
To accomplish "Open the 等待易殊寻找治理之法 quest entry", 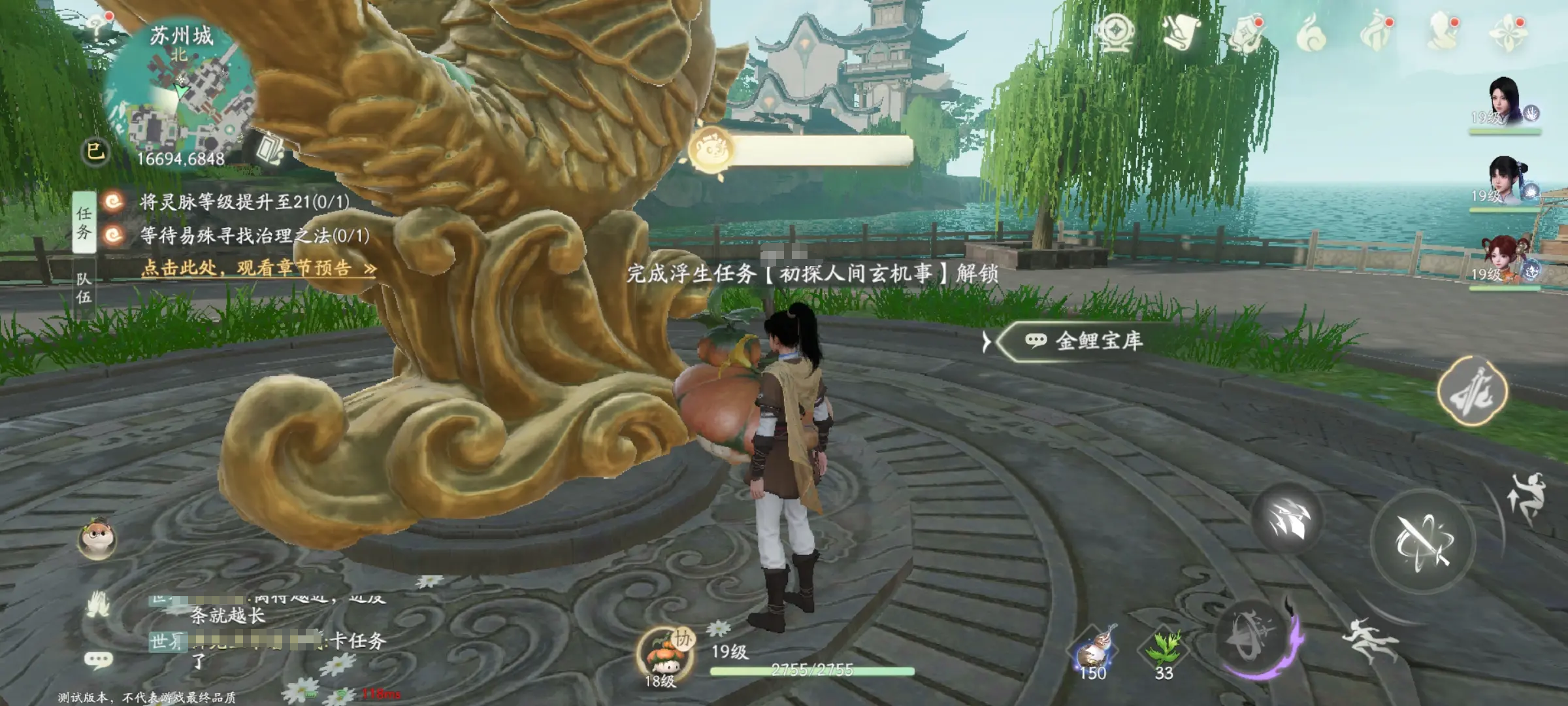I will point(253,235).
